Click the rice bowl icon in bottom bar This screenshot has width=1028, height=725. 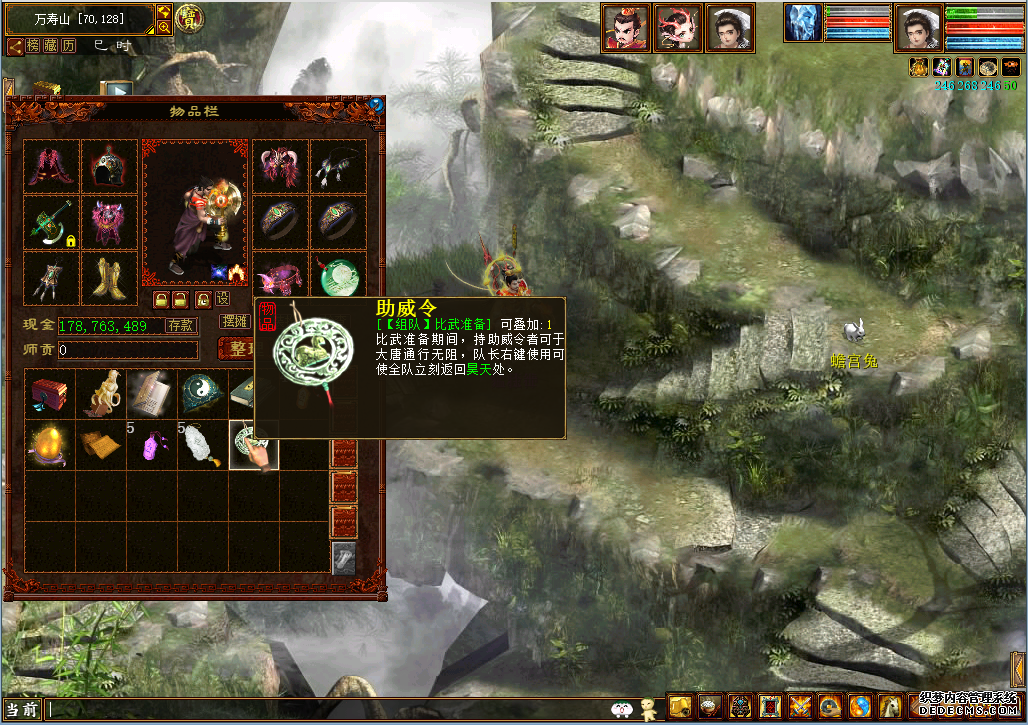point(709,707)
